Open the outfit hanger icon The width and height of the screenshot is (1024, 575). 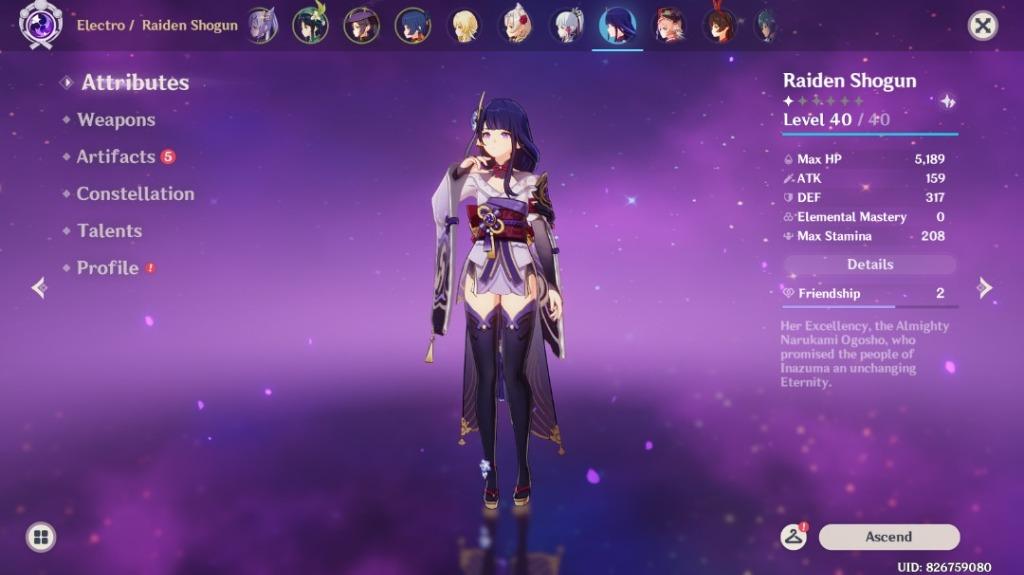[x=794, y=537]
